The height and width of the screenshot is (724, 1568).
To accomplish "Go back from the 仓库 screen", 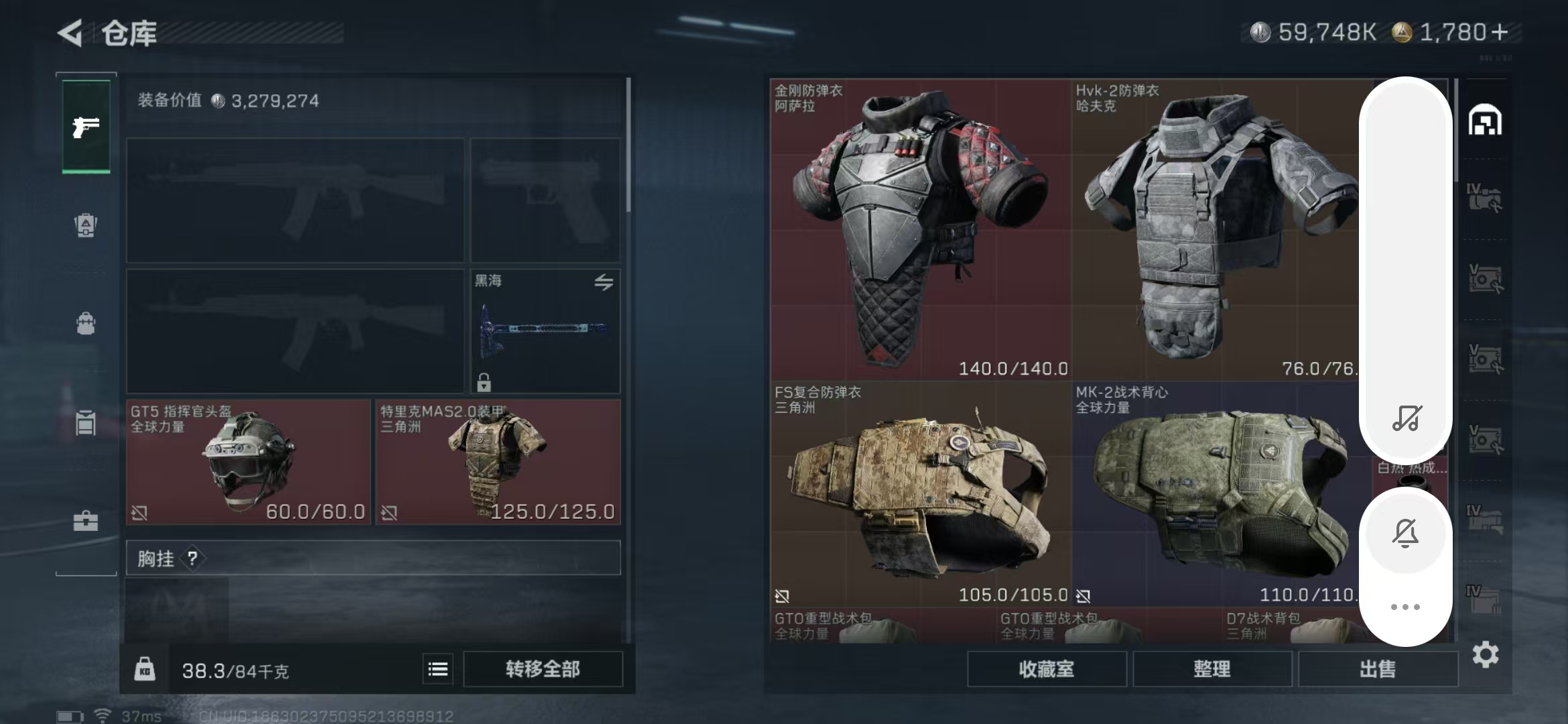I will point(70,33).
